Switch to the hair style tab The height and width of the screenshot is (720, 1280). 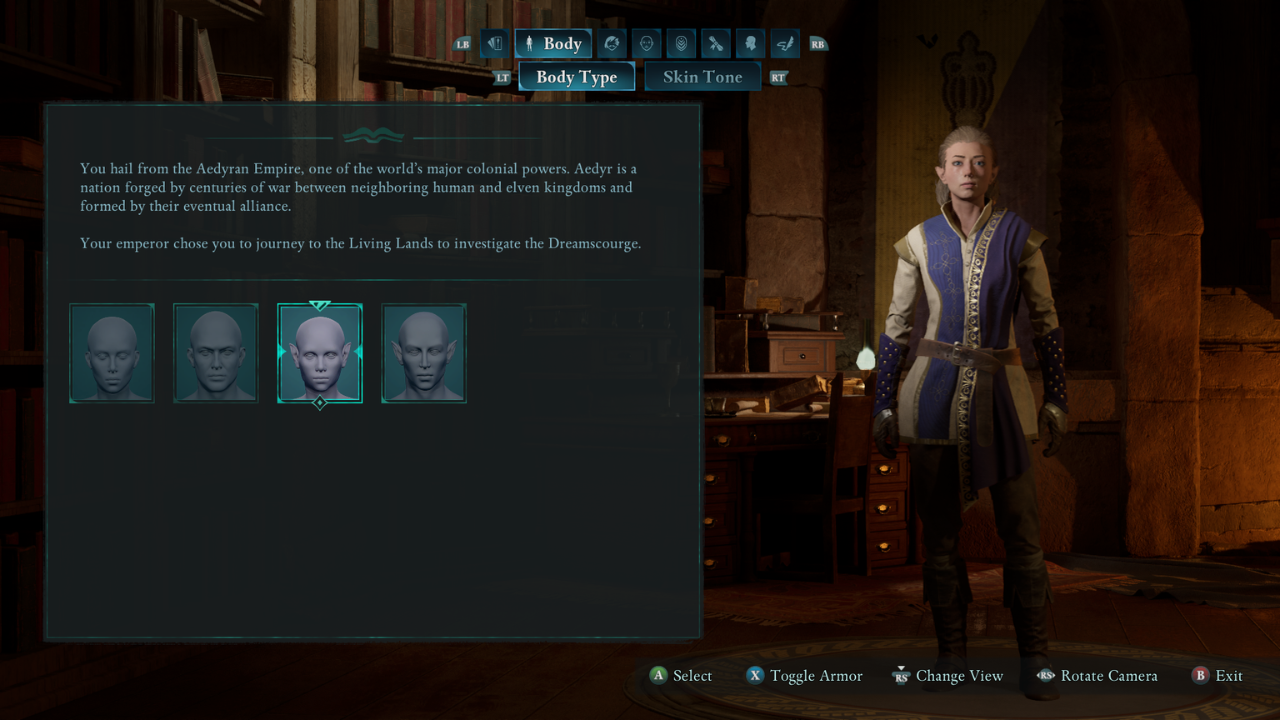612,44
